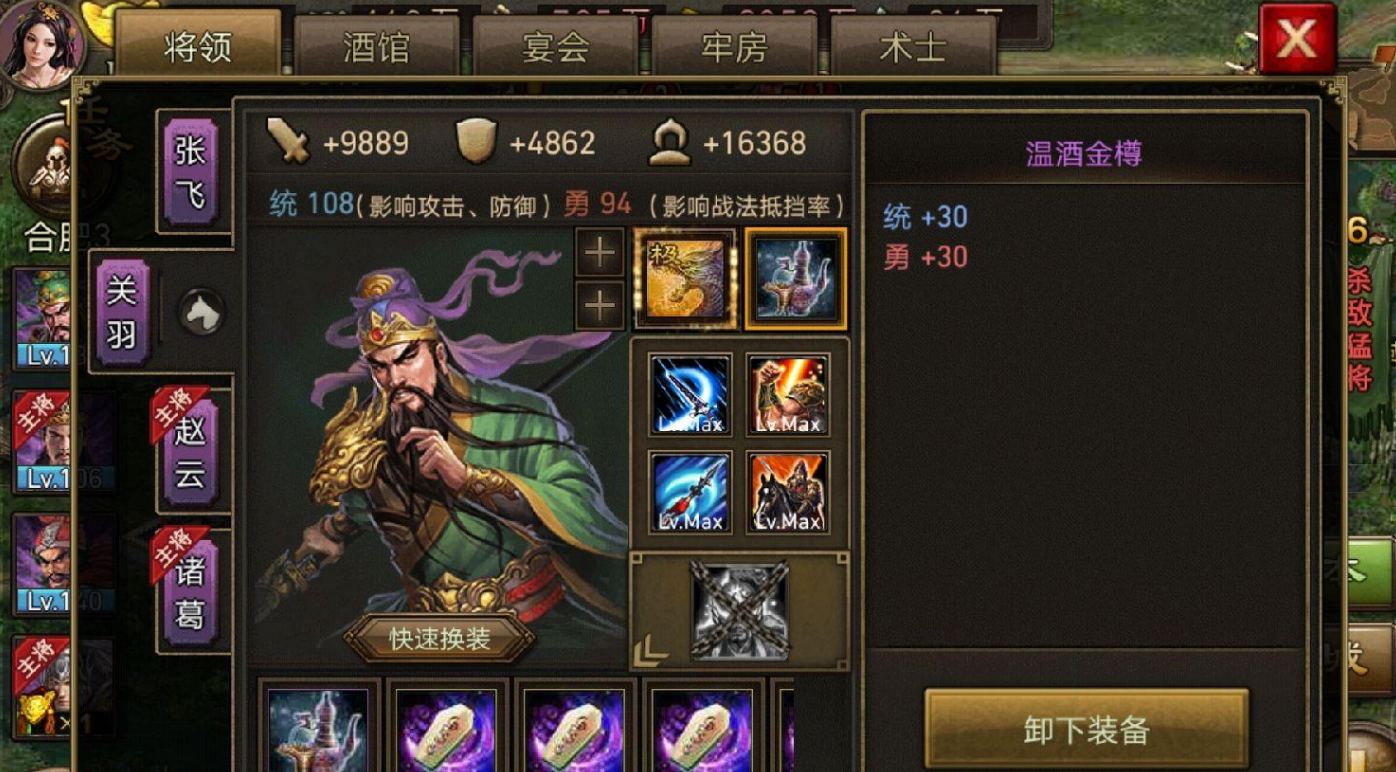Click the upper plus button beside the portrait
1396x772 pixels.
599,253
